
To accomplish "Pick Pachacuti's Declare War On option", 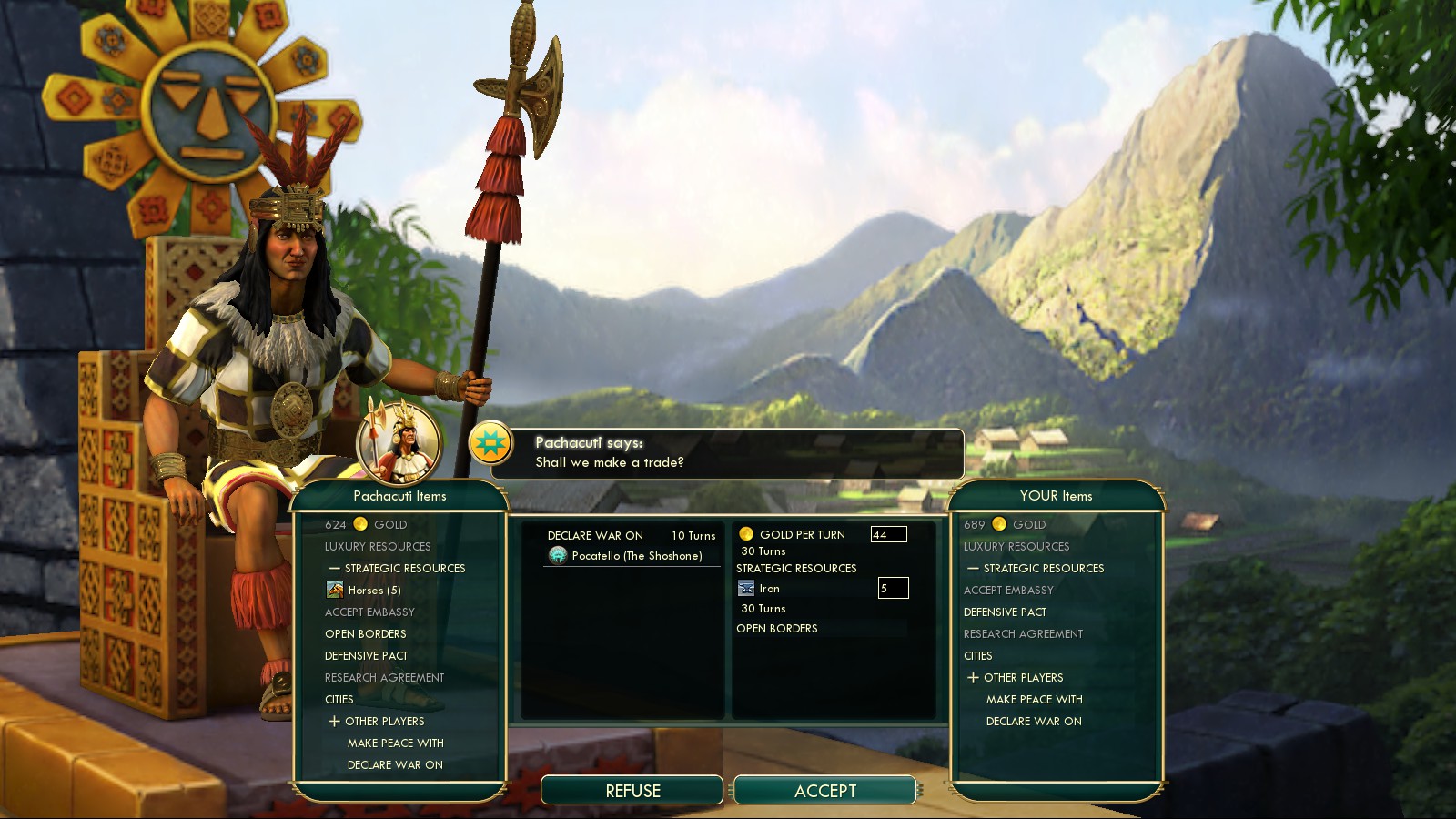I will [x=395, y=765].
